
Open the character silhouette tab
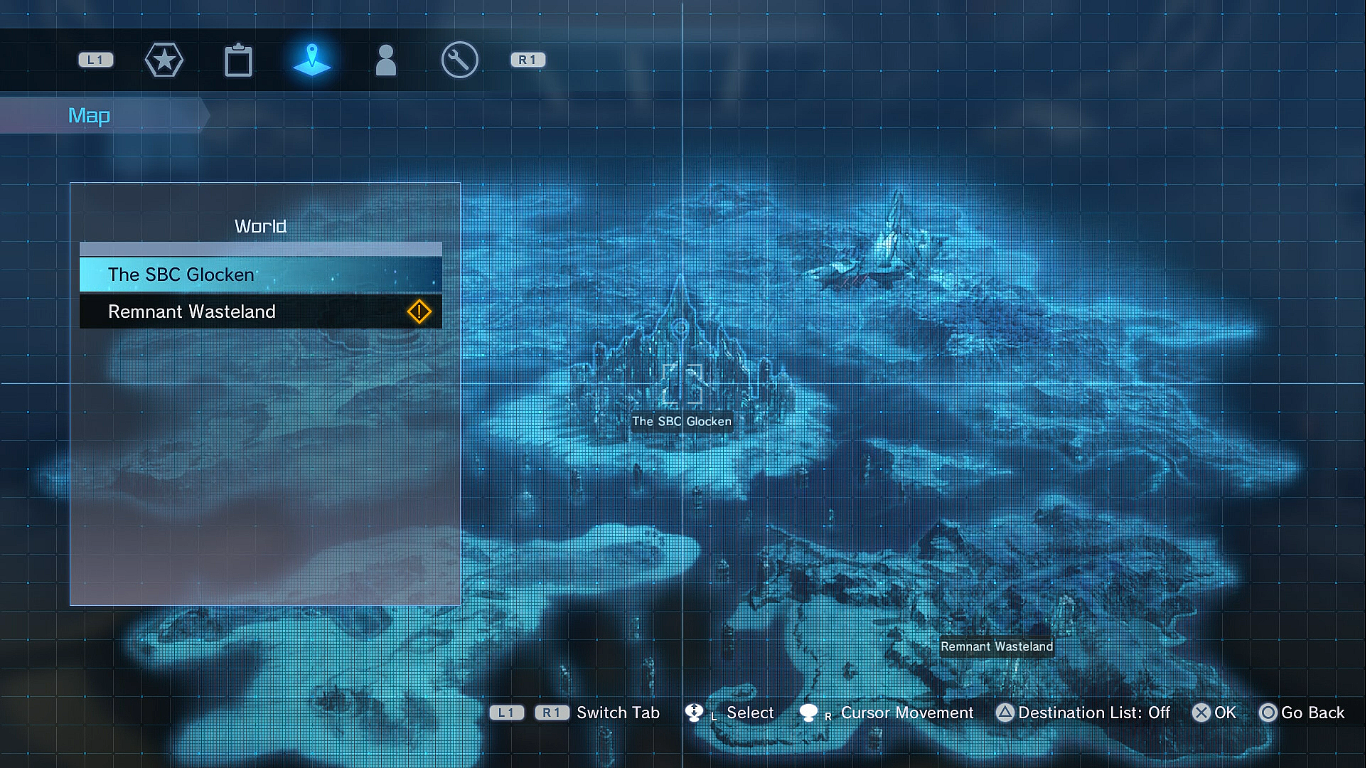click(385, 60)
